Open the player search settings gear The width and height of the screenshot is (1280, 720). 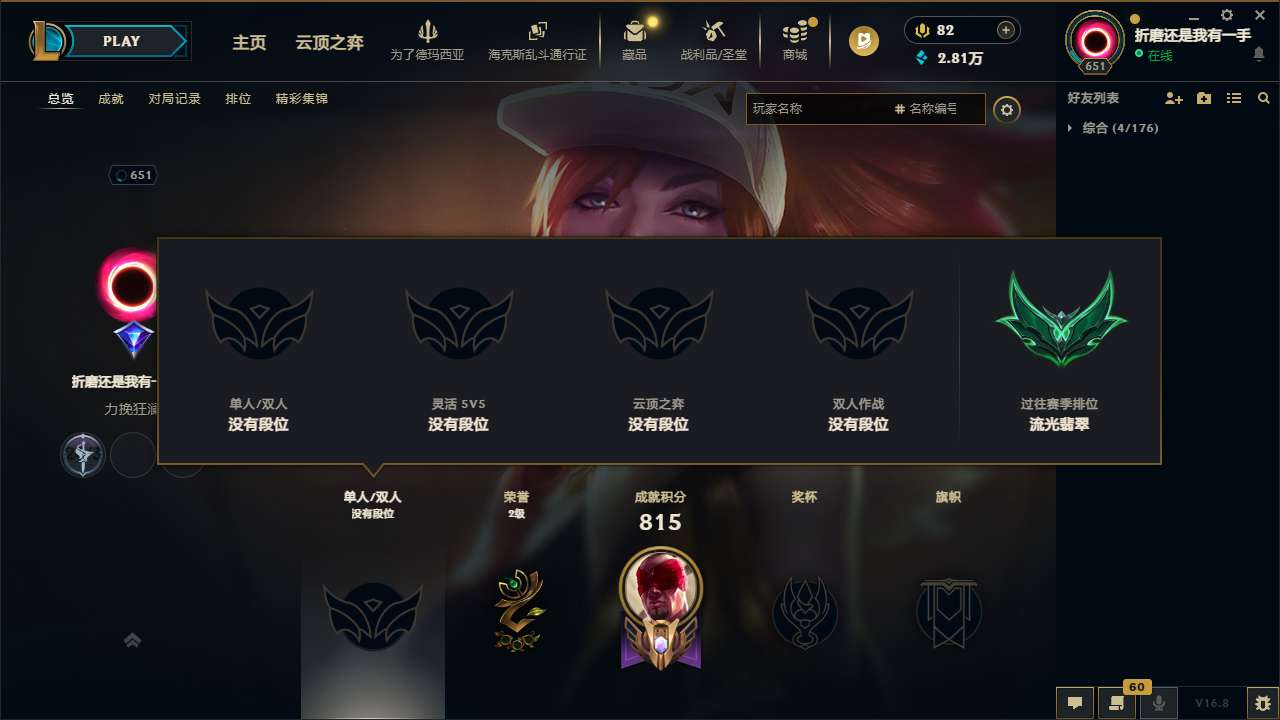[x=1007, y=110]
